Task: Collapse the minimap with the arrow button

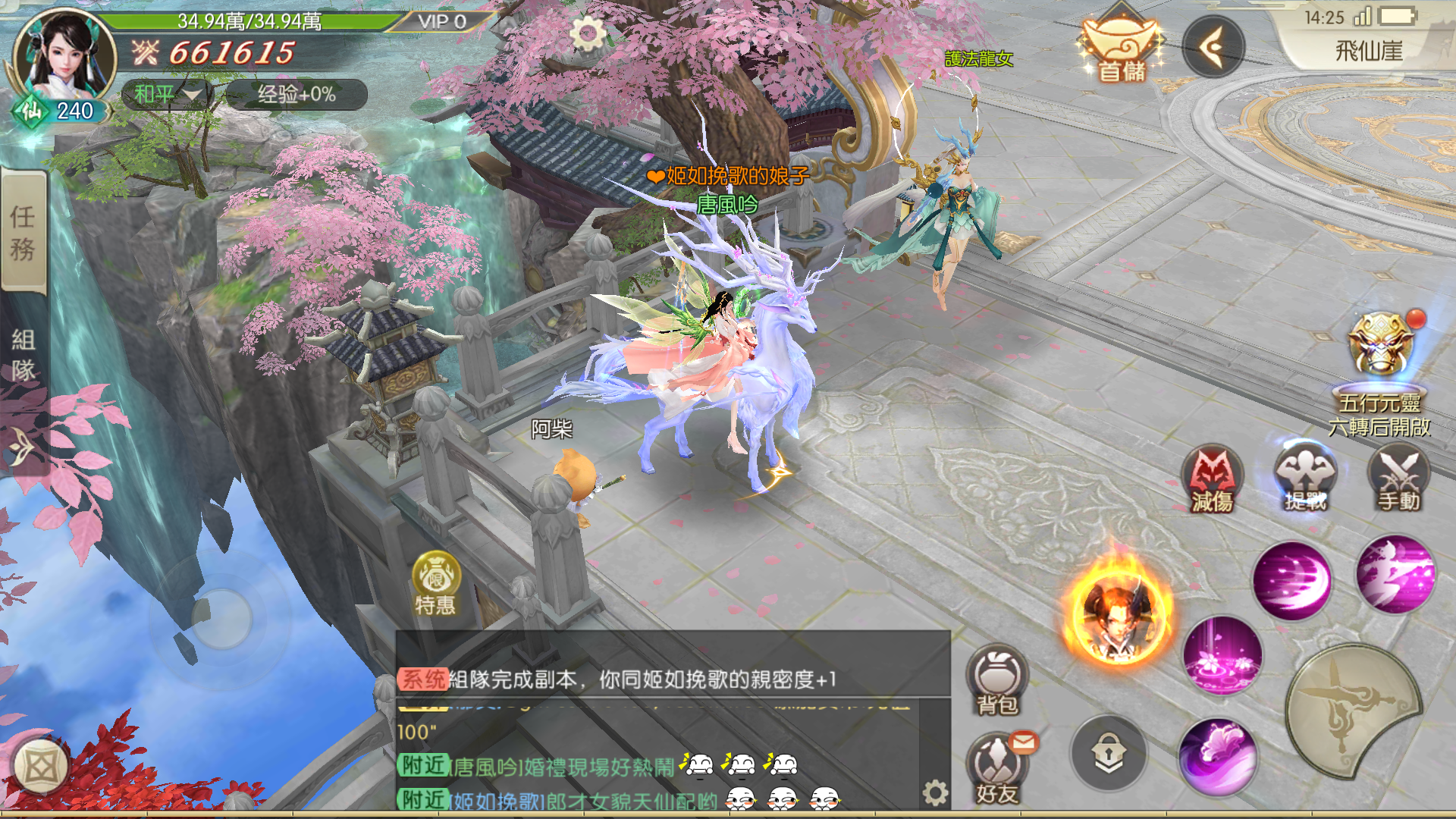Action: 1215,47
